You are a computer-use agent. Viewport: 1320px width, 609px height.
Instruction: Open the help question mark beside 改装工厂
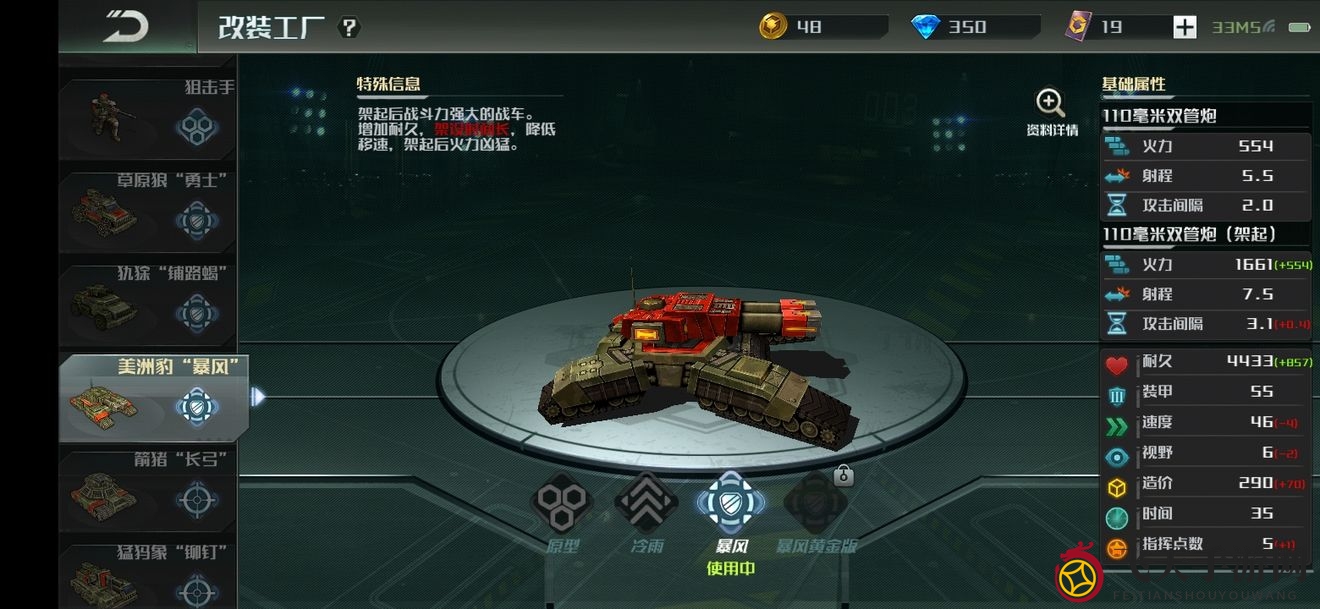tap(349, 27)
